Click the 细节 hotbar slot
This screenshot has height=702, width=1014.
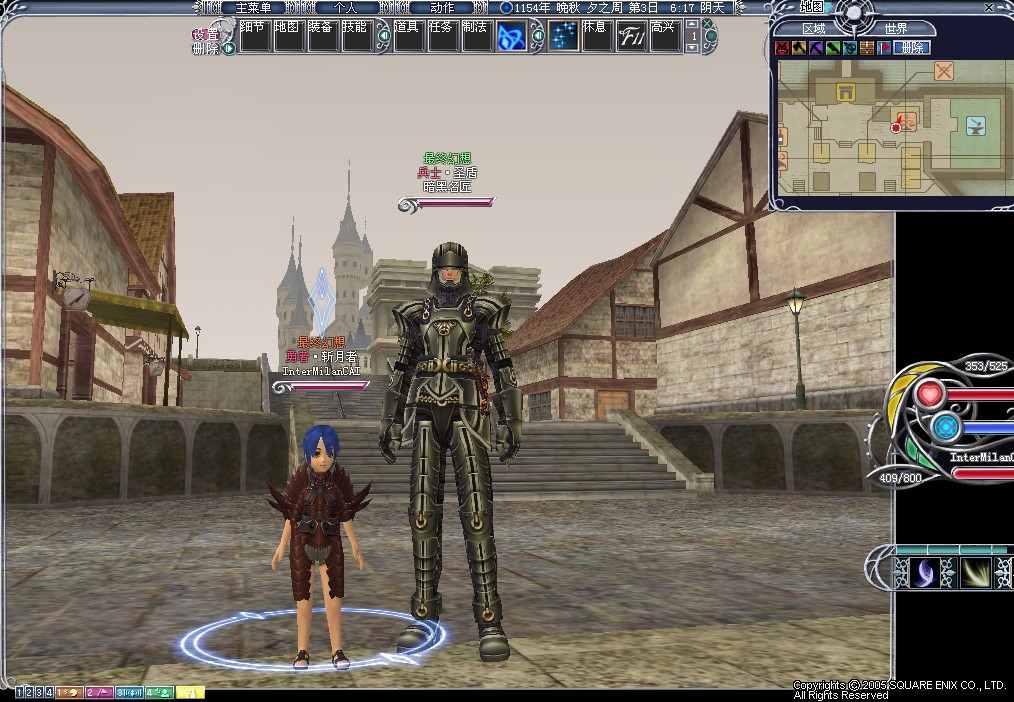[255, 36]
